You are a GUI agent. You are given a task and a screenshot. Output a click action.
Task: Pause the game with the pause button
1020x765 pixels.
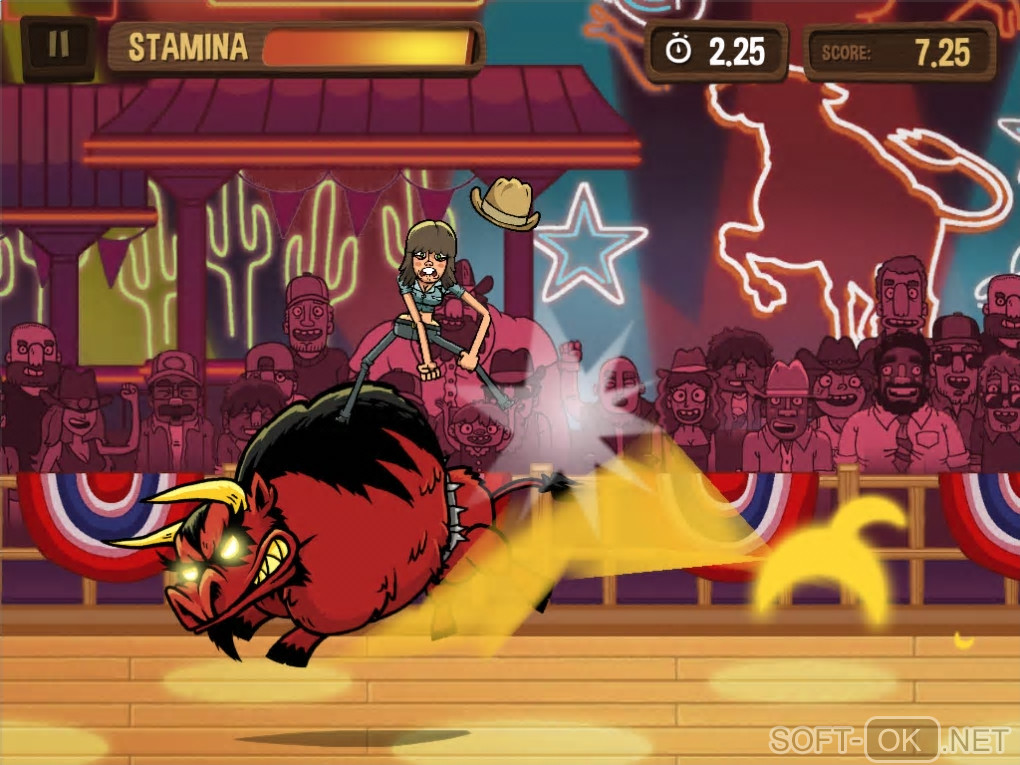[x=59, y=47]
